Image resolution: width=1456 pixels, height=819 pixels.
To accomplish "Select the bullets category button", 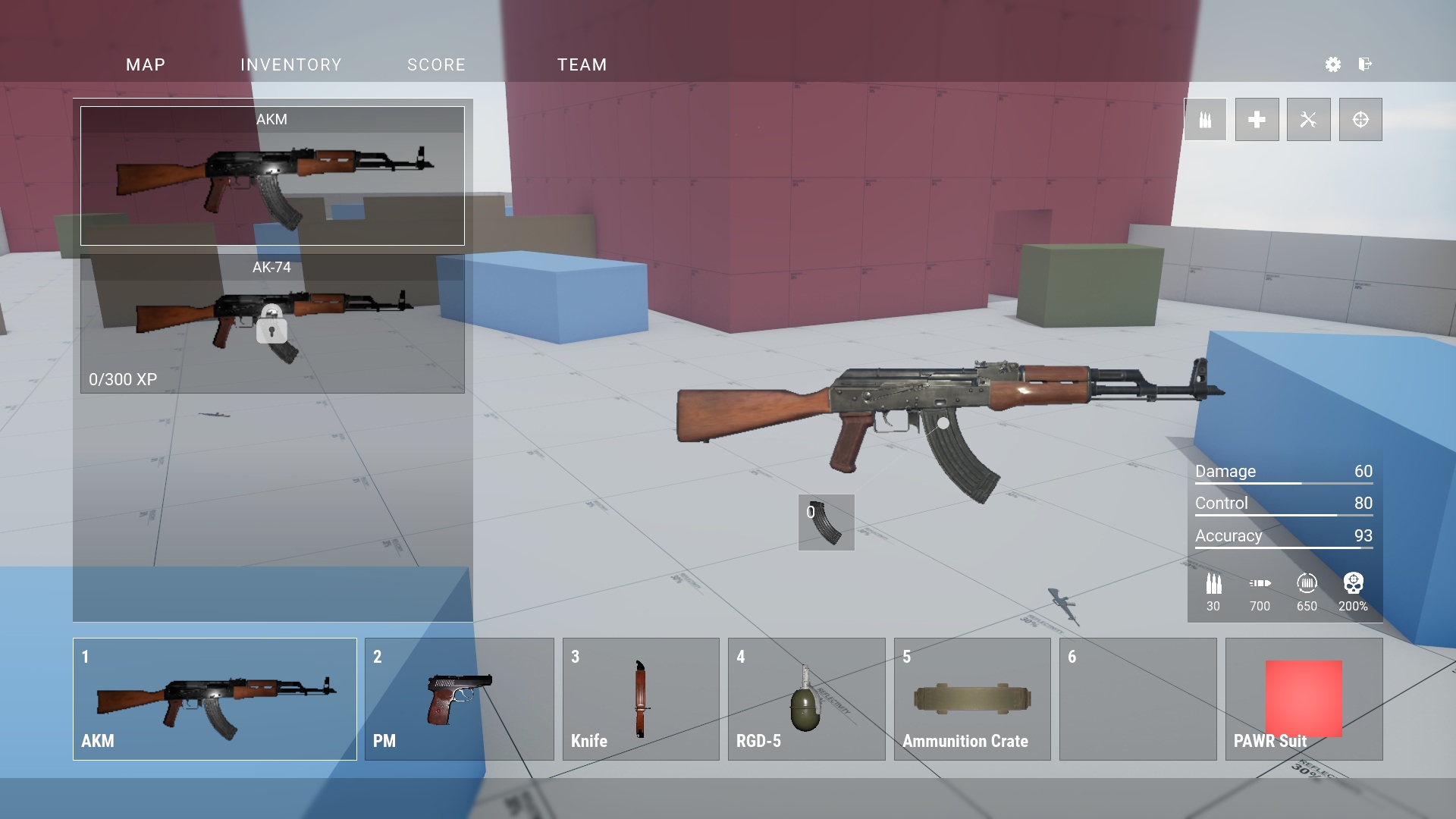I will point(1205,120).
